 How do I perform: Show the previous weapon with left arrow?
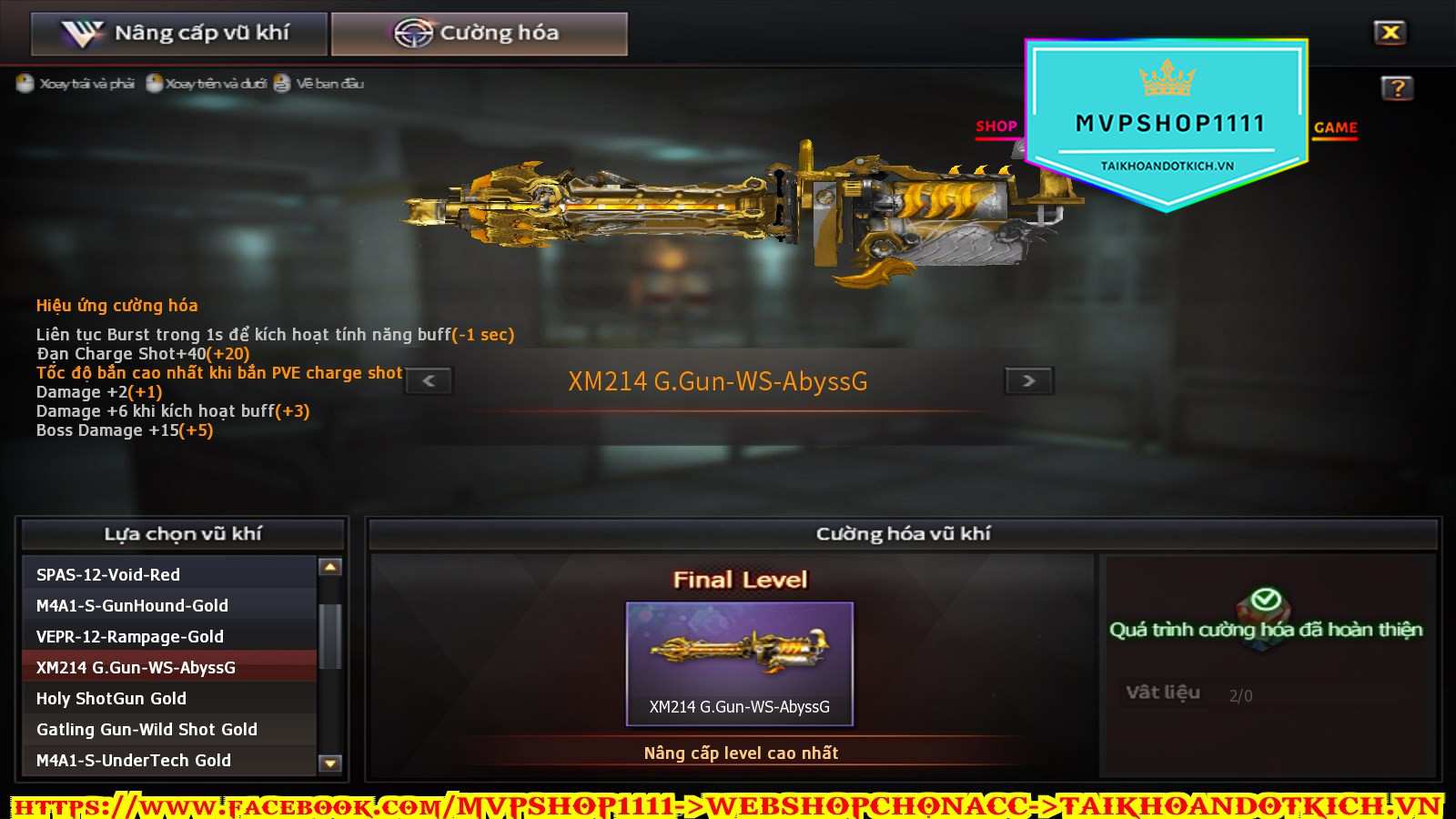(x=429, y=380)
